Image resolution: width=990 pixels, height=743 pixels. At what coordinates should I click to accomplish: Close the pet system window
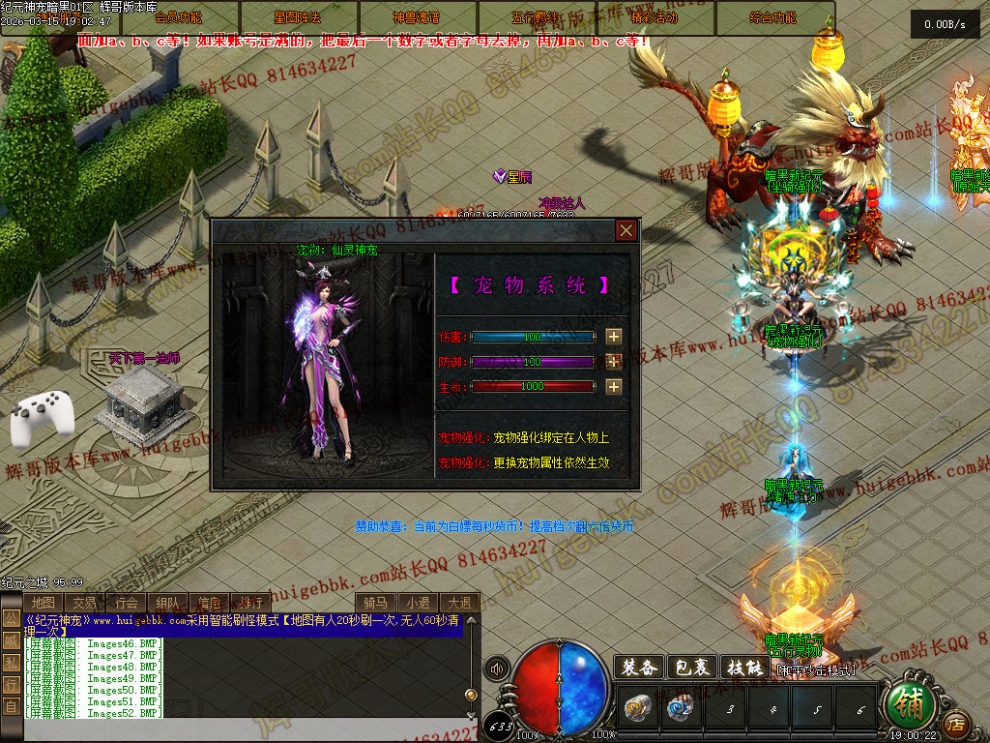(626, 231)
